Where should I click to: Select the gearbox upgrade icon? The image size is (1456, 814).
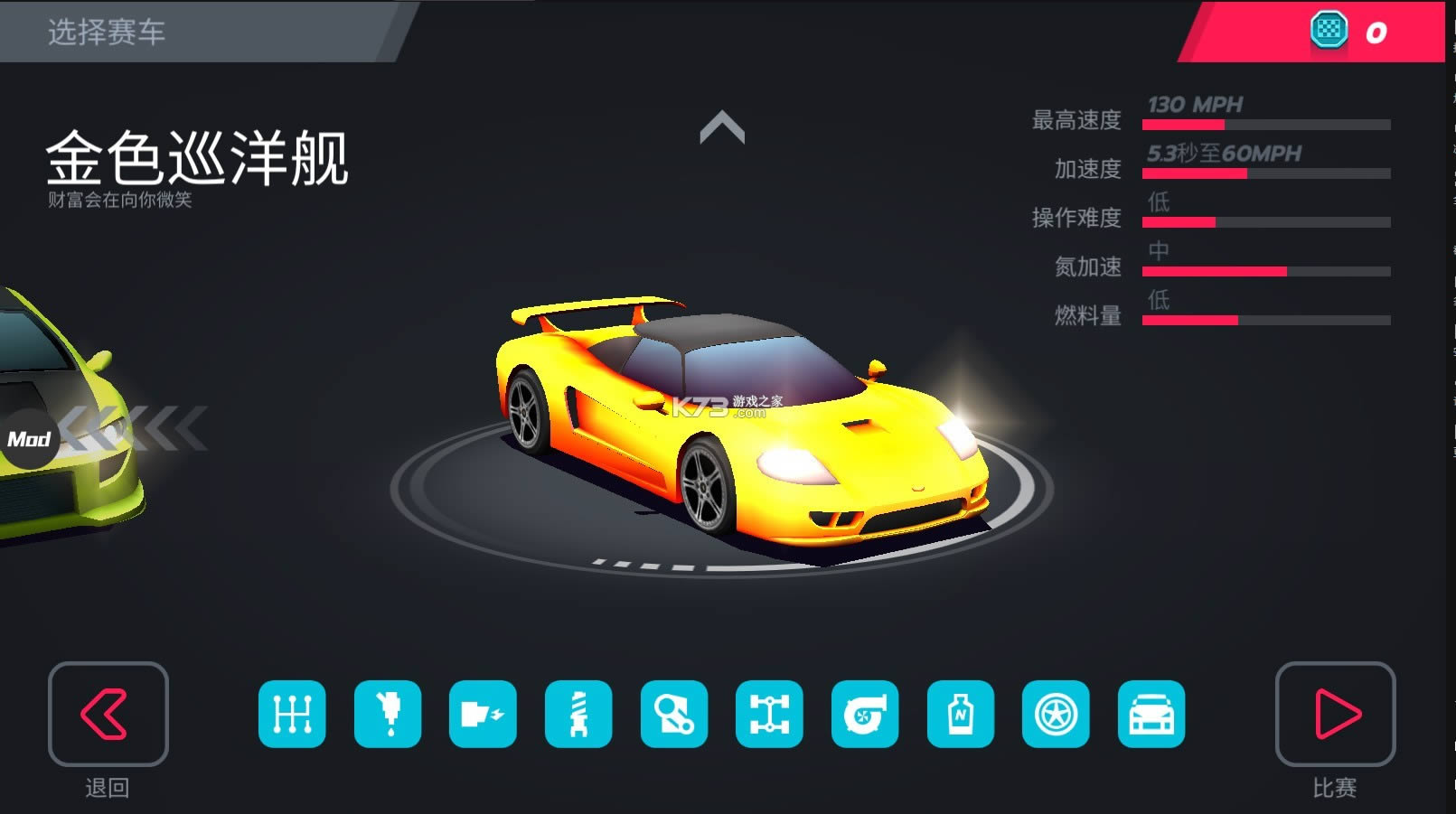[291, 715]
